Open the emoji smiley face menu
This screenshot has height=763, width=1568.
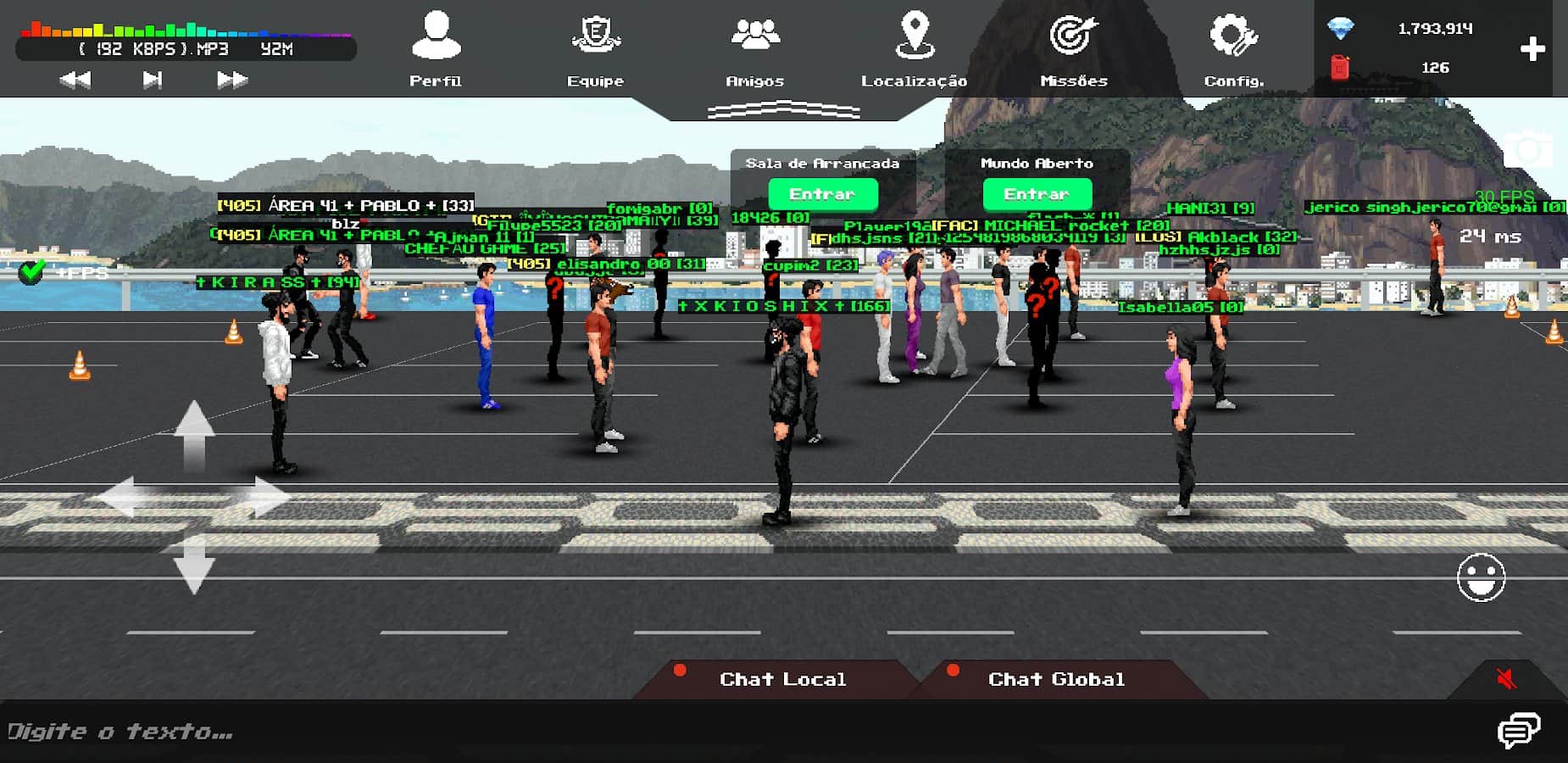(1481, 578)
